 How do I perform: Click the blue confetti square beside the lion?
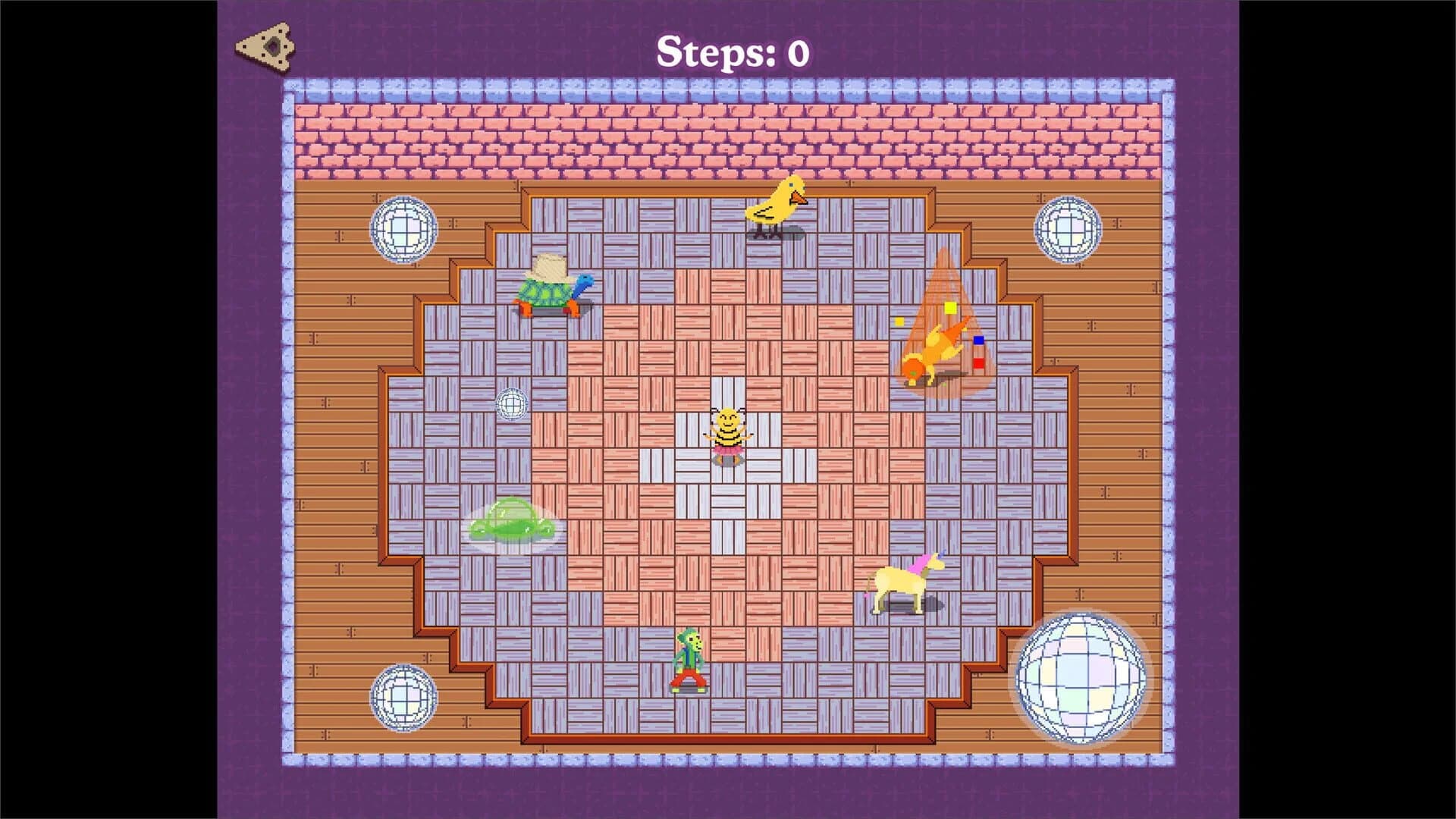(x=978, y=341)
